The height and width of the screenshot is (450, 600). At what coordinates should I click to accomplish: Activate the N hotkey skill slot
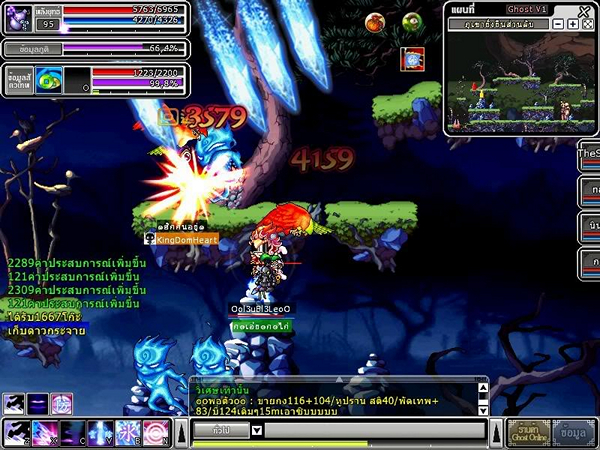[156, 432]
